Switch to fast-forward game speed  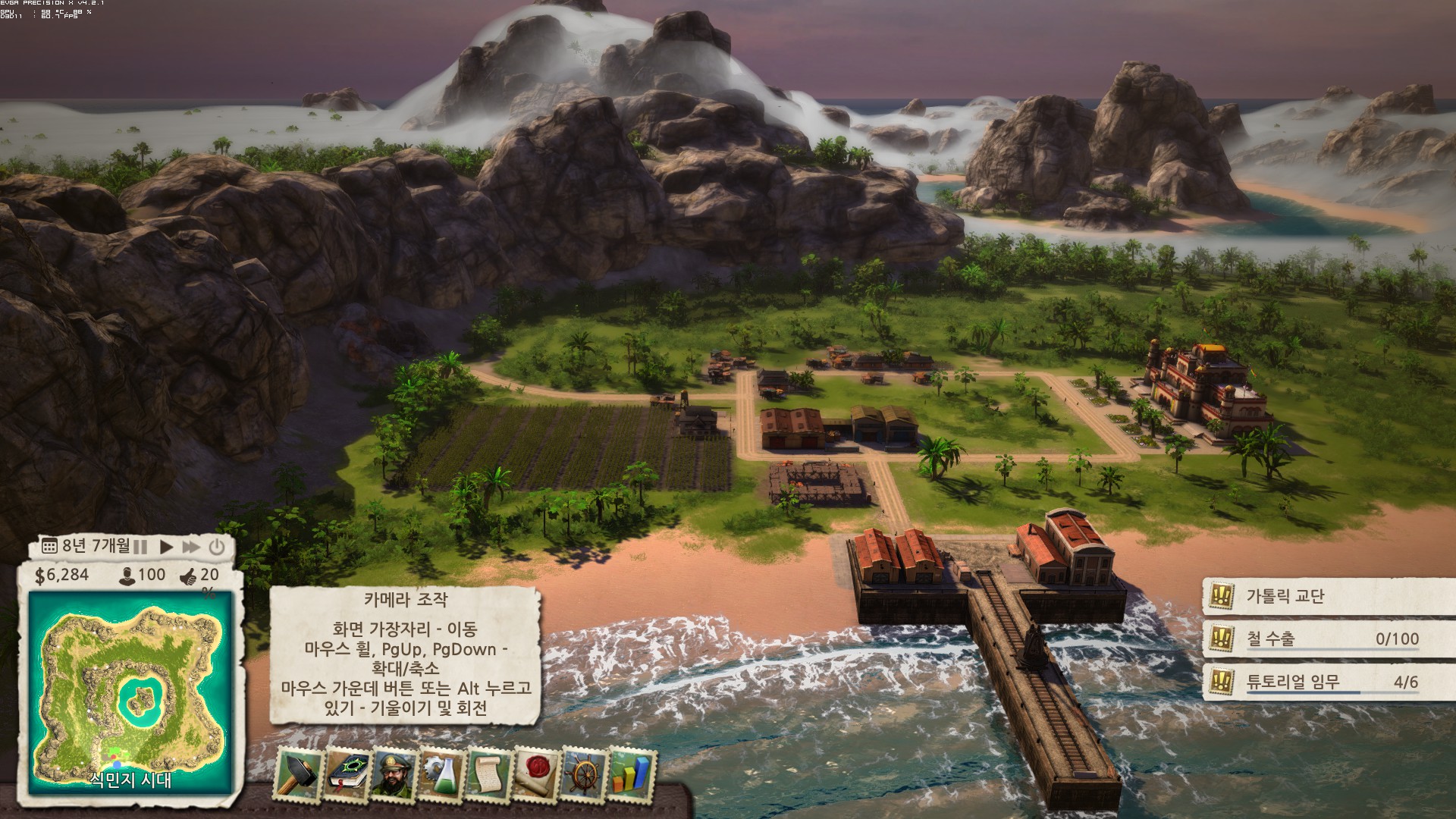coord(191,547)
